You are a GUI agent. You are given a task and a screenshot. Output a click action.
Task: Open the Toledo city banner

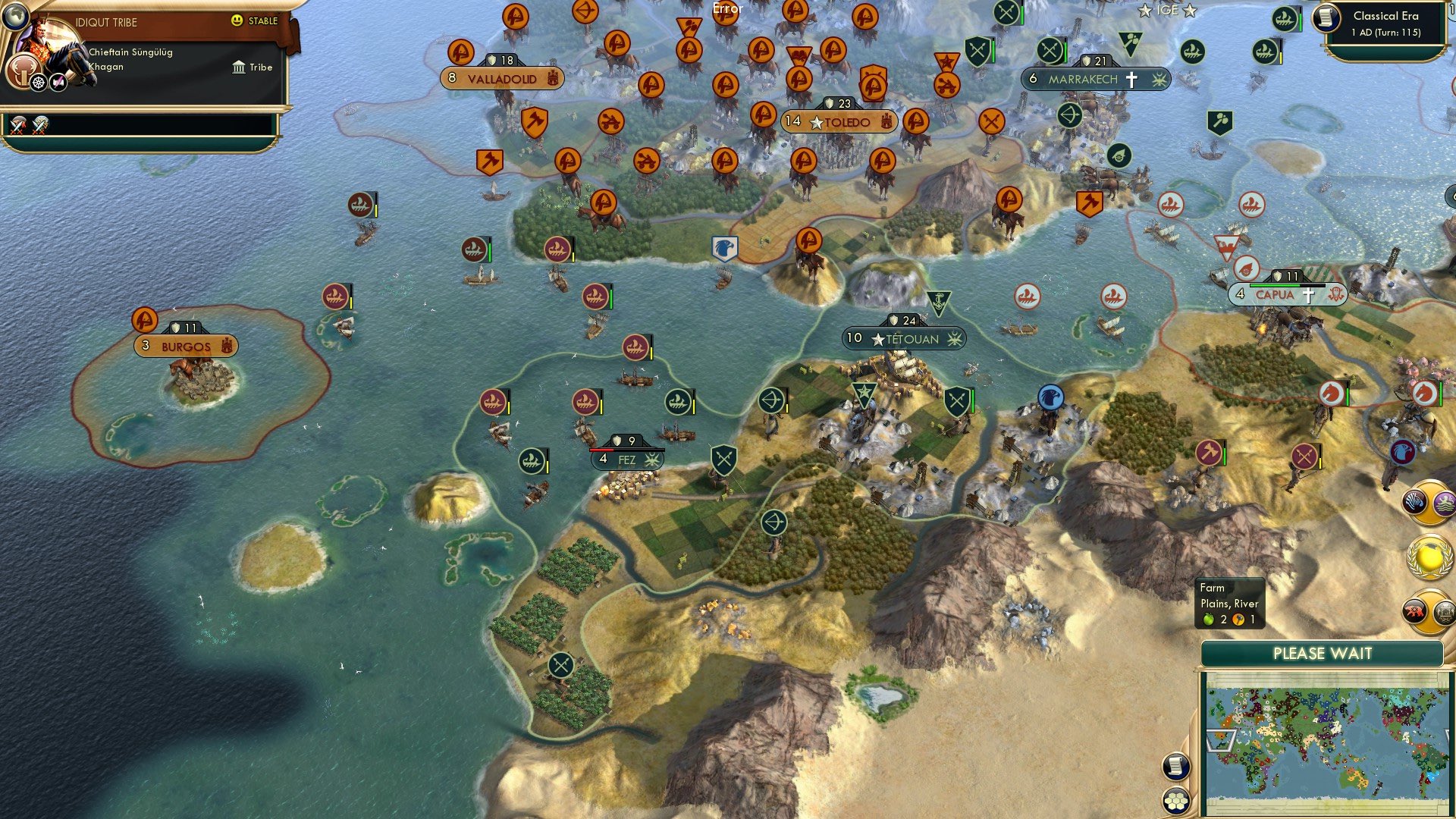(x=838, y=121)
